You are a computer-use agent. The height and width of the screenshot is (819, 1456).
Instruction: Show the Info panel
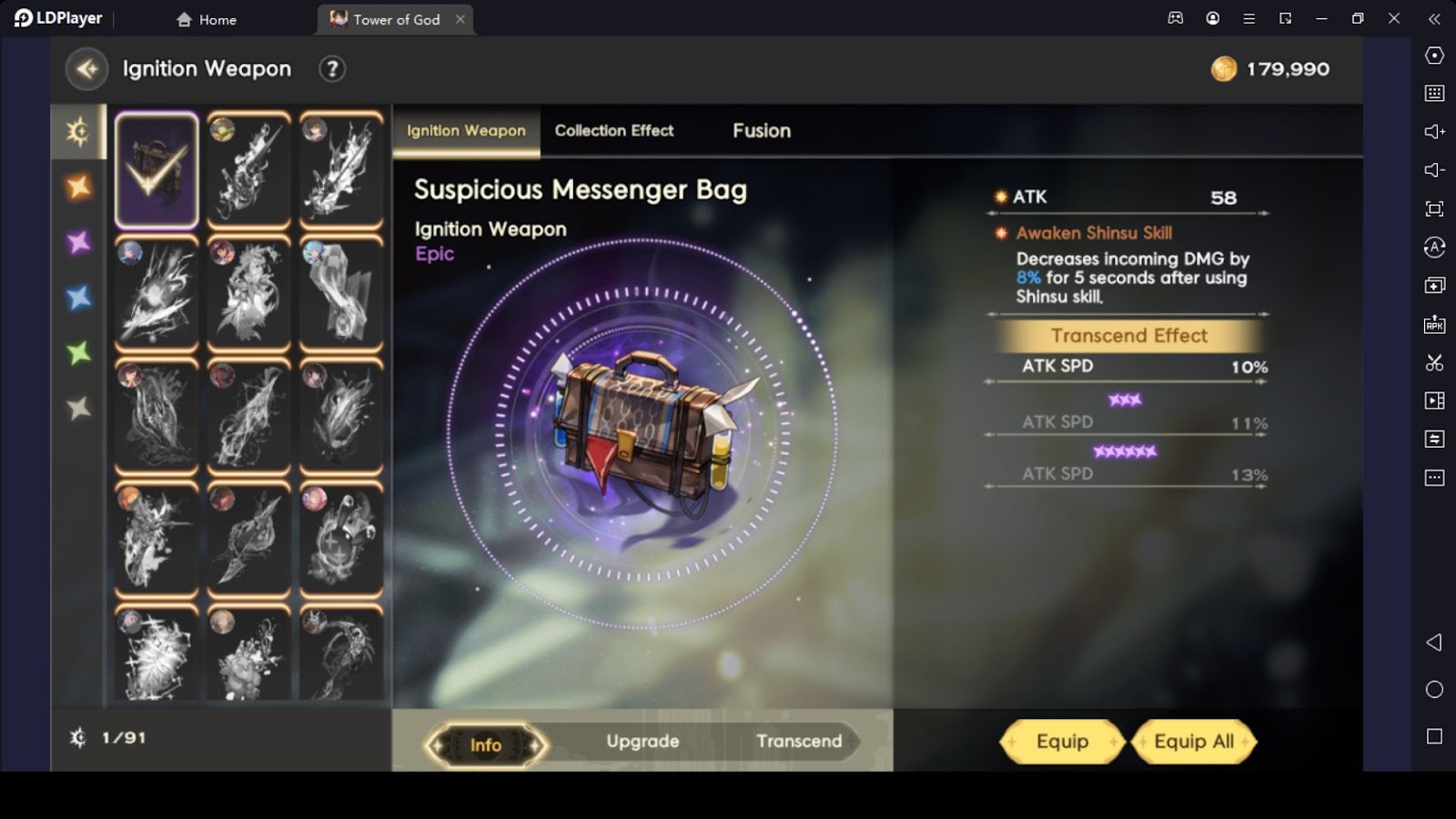[486, 744]
